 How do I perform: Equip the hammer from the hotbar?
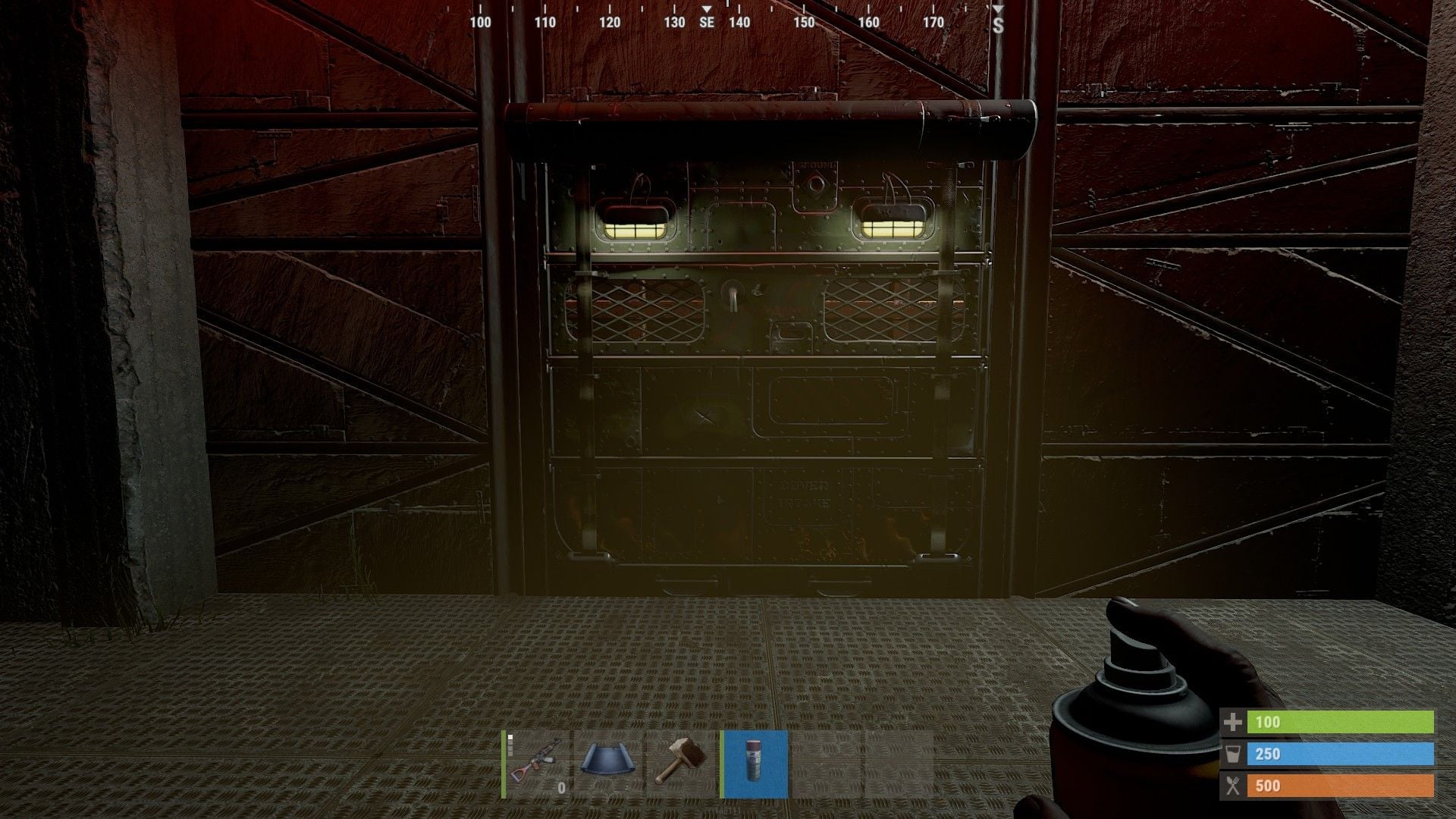point(682,764)
